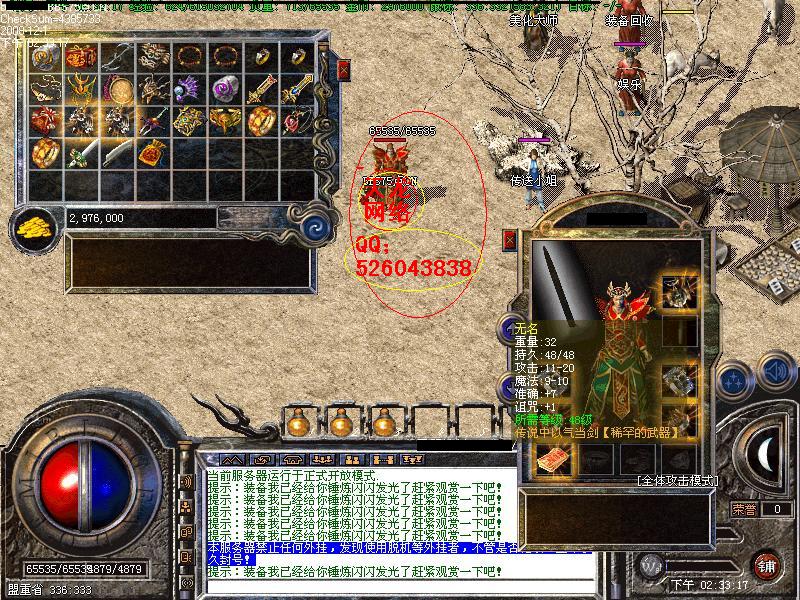Choose the purple spiked orb item

coord(189,89)
